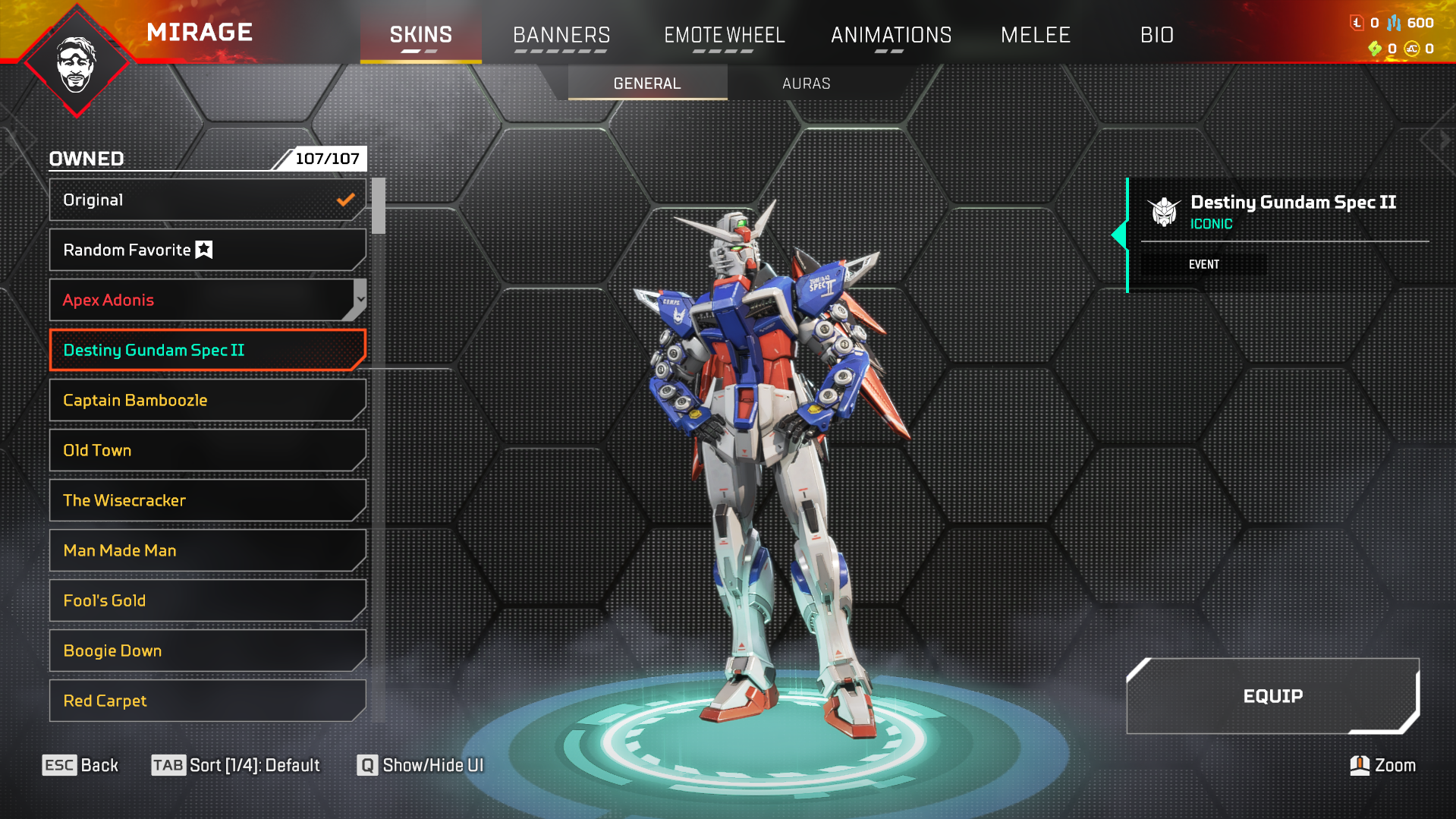Viewport: 1456px width, 819px height.
Task: Open Mirage's Bio tab
Action: [1156, 35]
